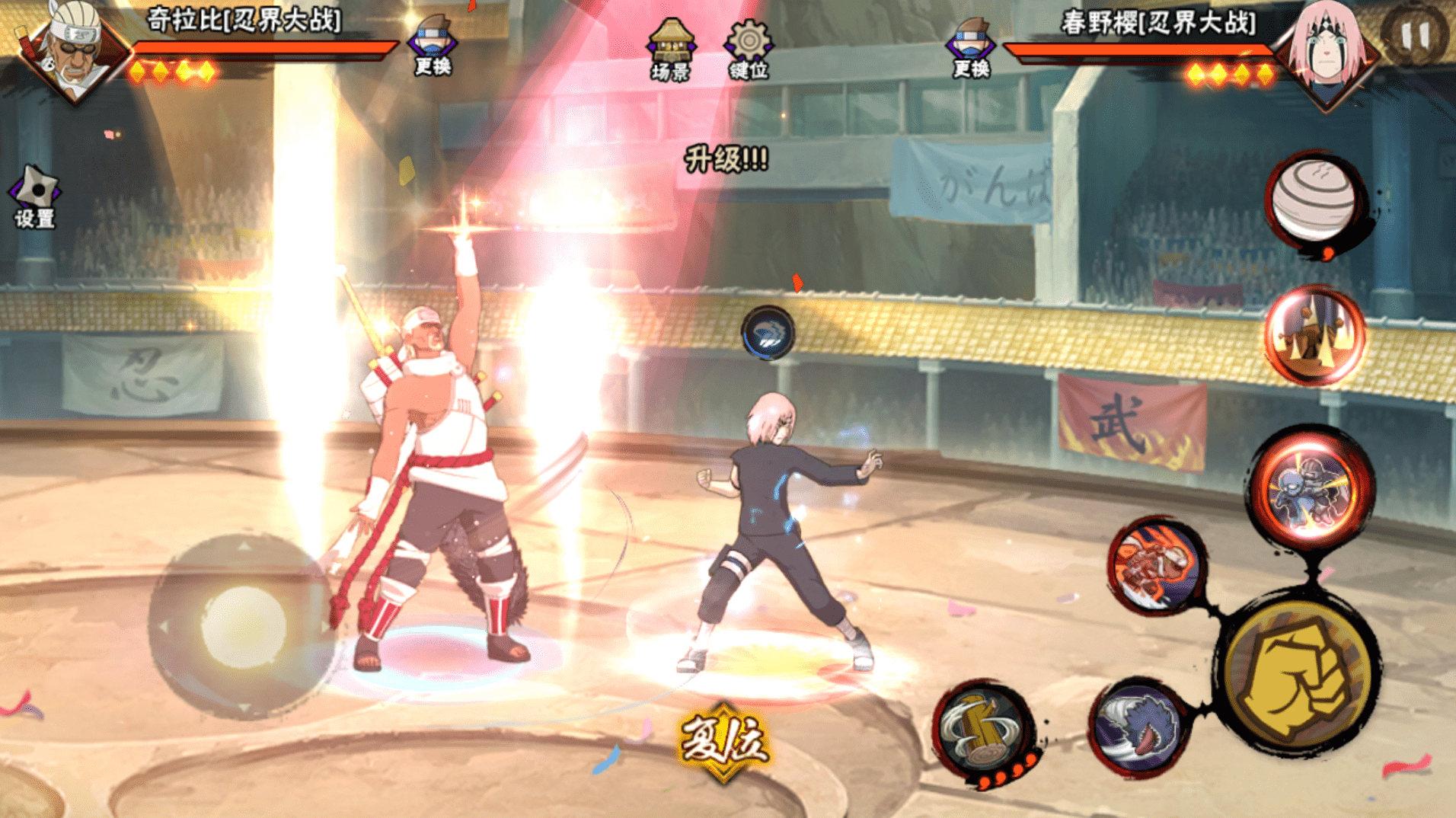Activate the white scroll ball icon

coord(1316,200)
